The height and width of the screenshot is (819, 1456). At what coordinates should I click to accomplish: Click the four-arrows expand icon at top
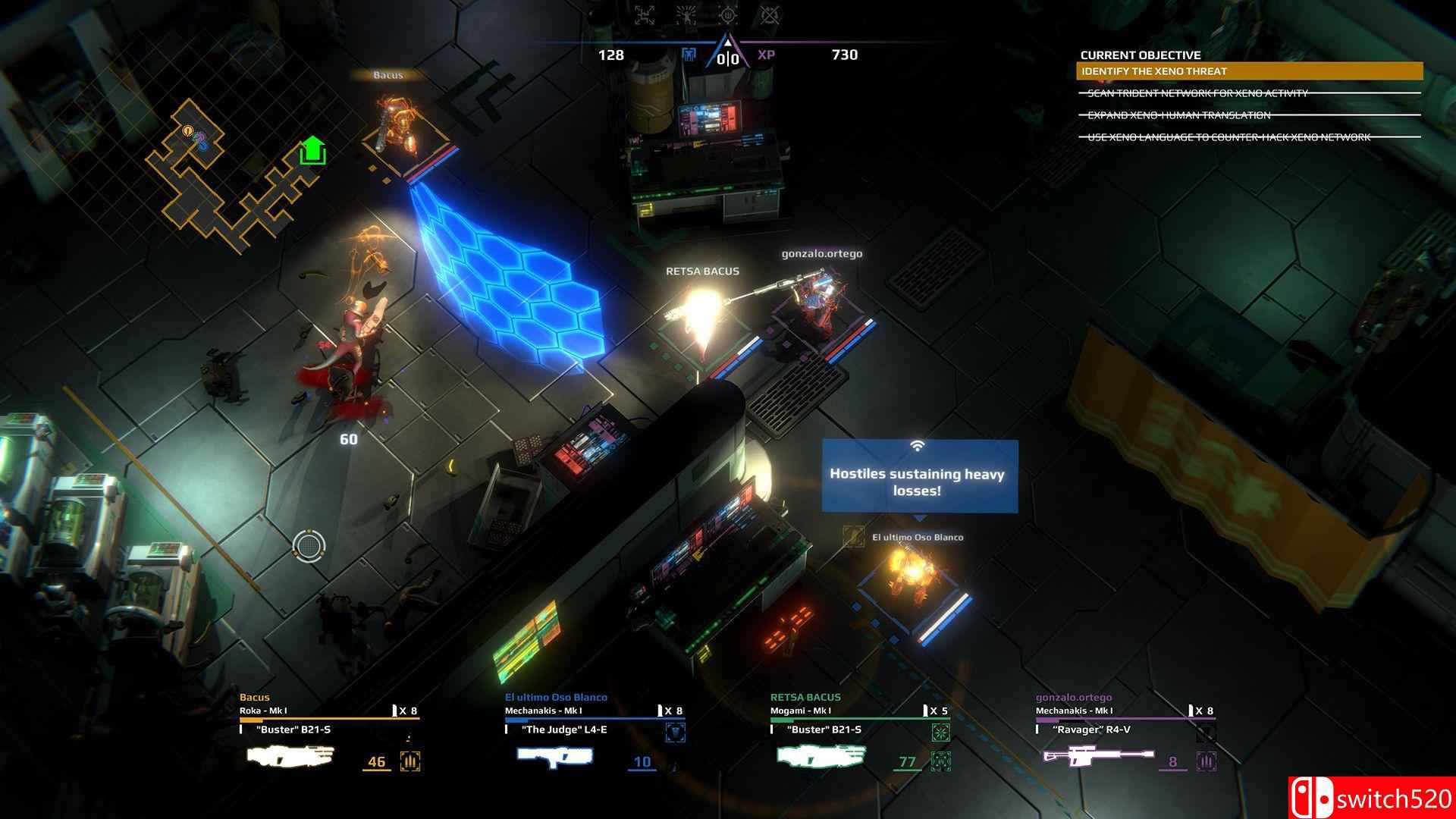click(645, 14)
